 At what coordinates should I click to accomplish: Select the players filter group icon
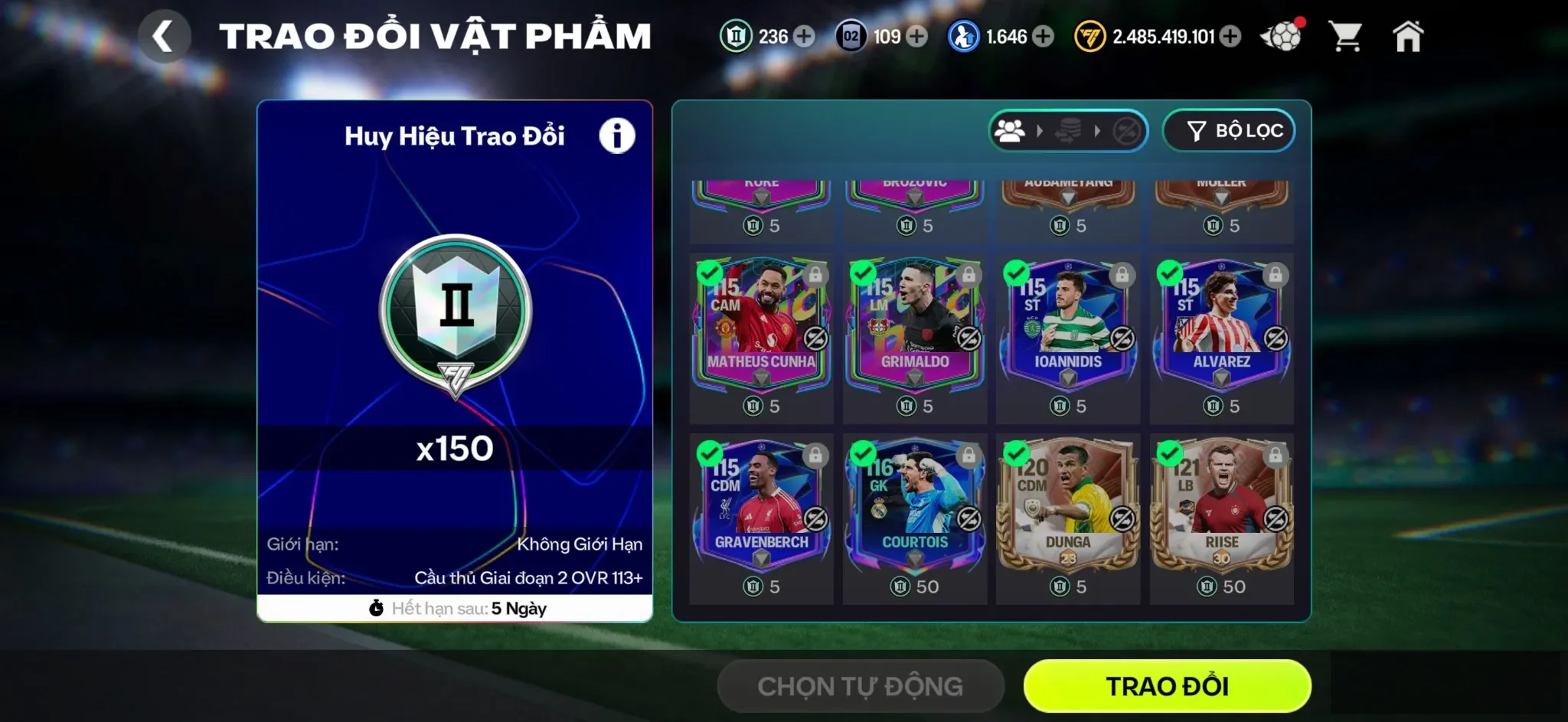click(1011, 130)
